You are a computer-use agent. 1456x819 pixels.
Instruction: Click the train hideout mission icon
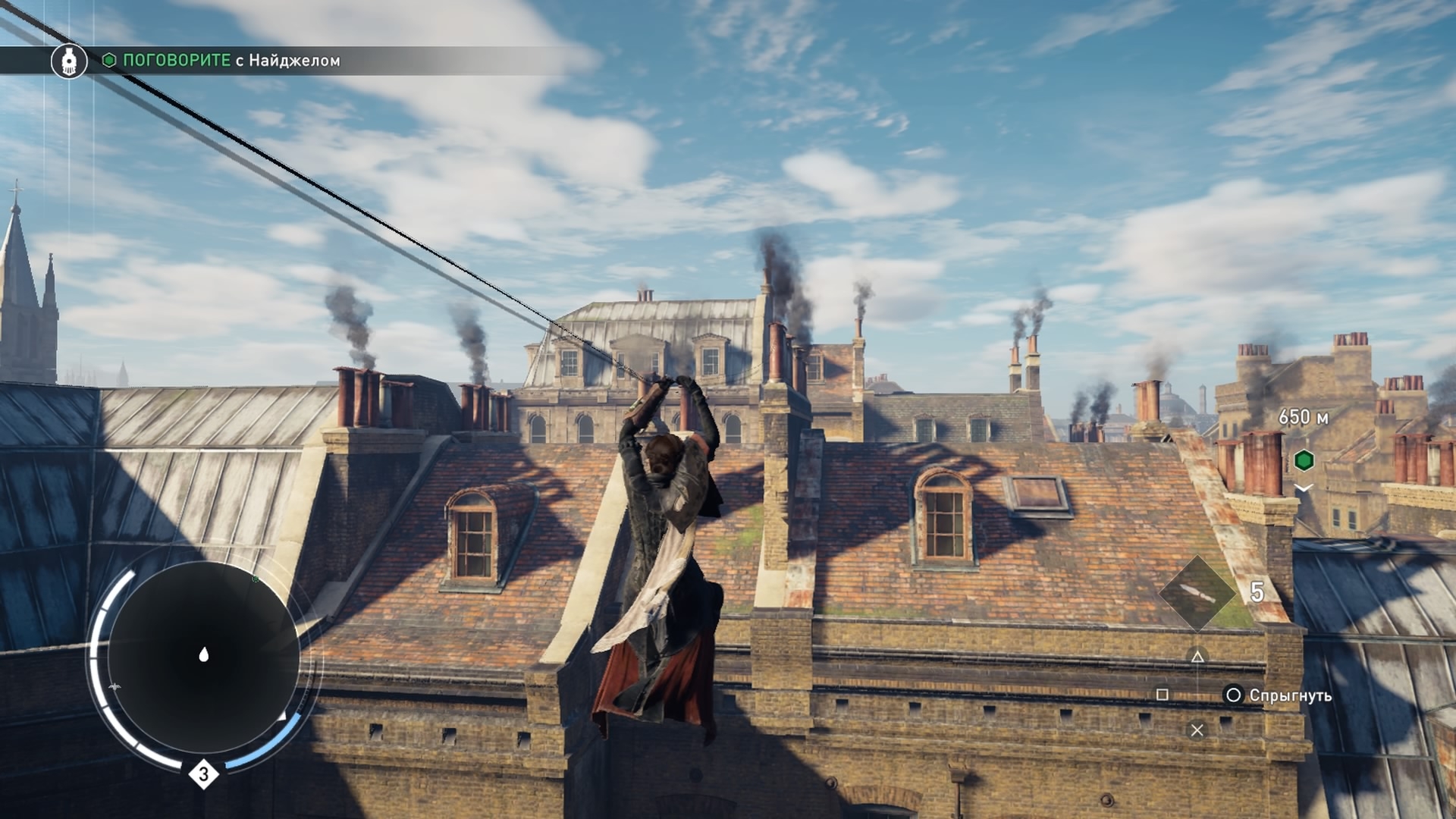(69, 61)
